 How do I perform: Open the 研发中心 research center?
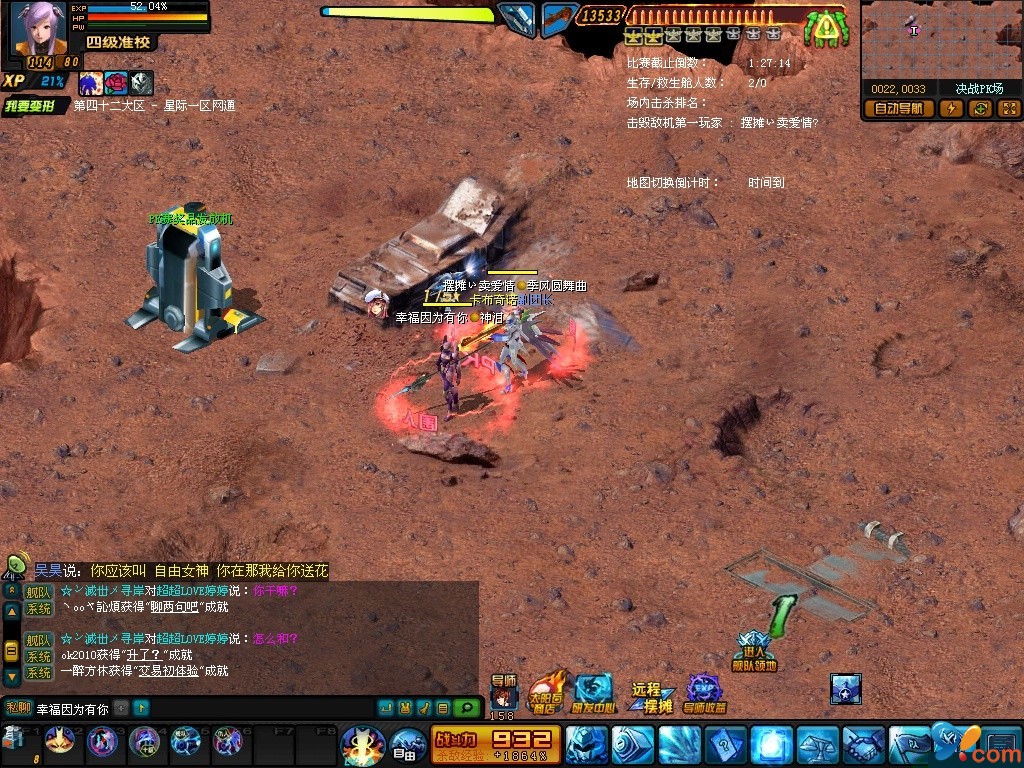click(x=592, y=693)
